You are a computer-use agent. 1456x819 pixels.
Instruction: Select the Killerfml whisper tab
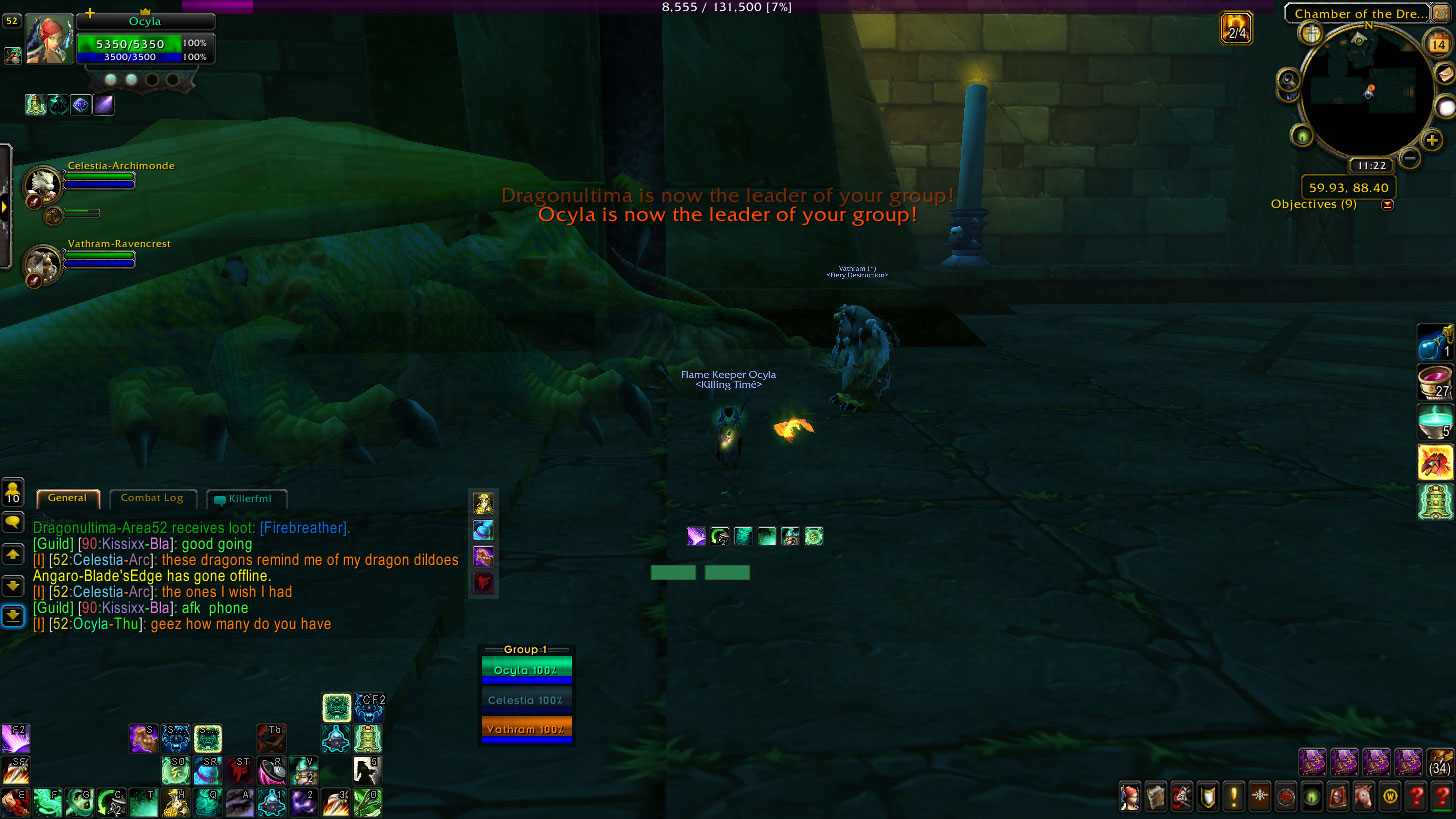tap(247, 498)
